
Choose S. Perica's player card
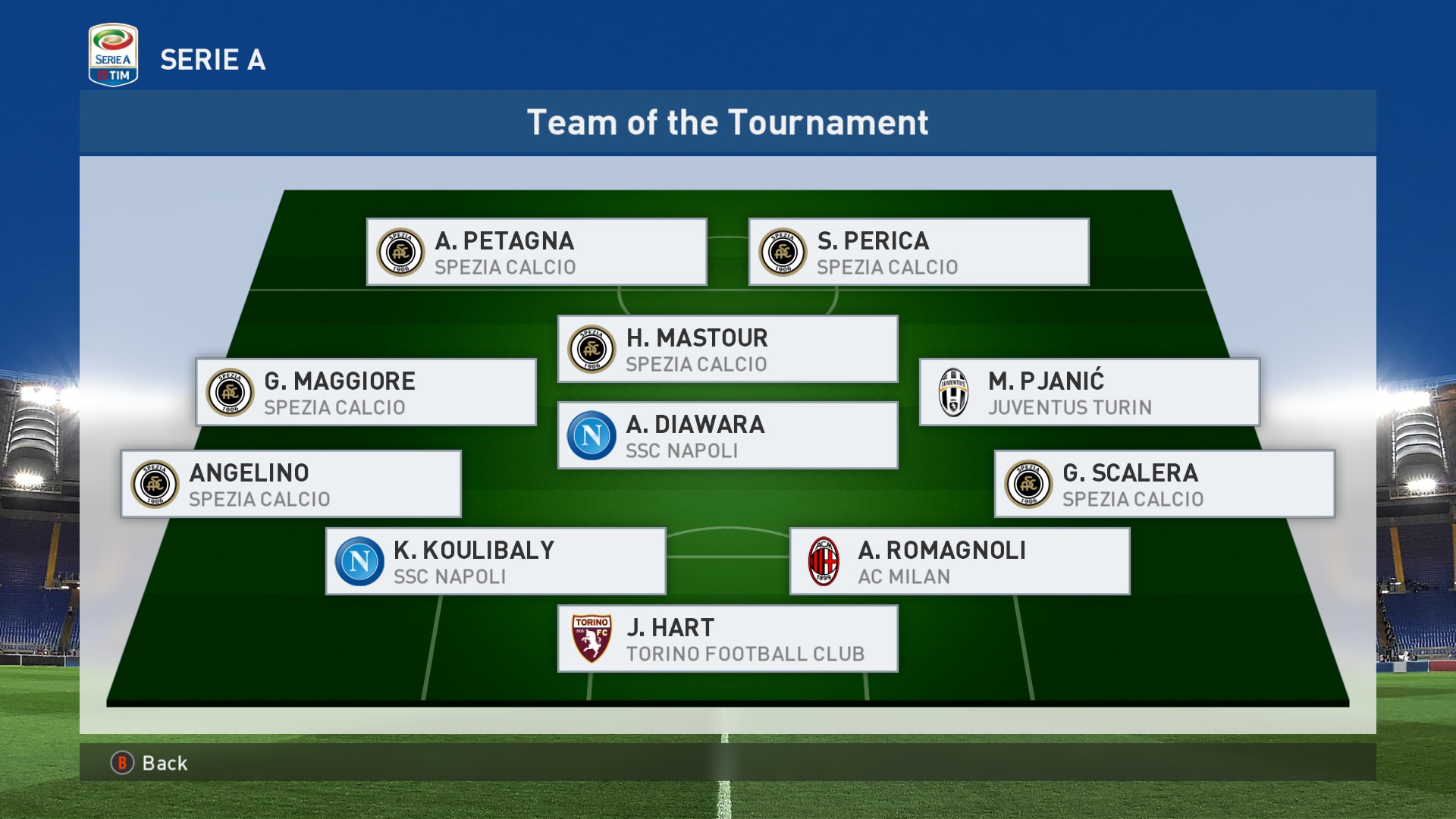[918, 253]
